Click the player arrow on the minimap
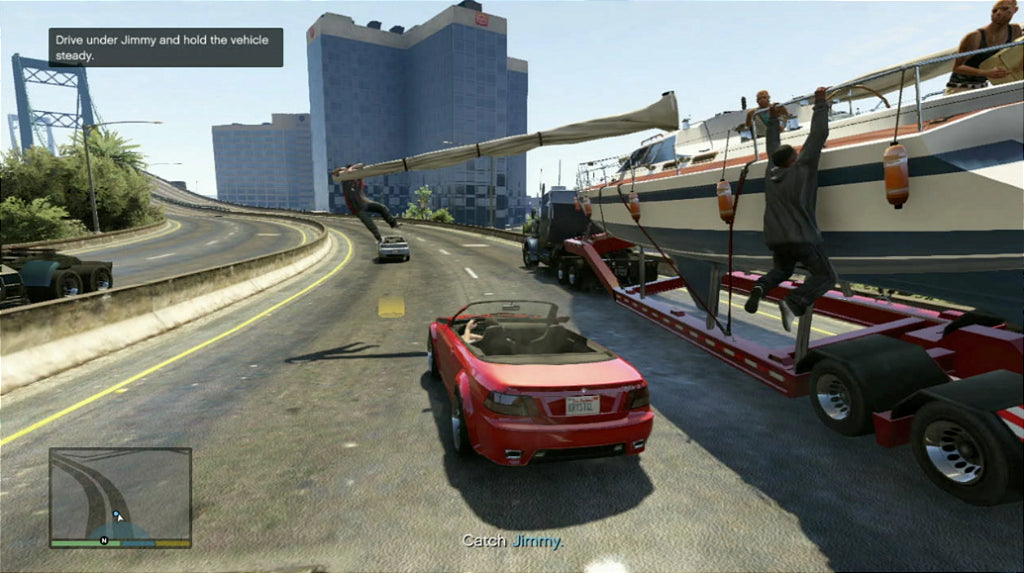This screenshot has height=573, width=1024. point(118,516)
